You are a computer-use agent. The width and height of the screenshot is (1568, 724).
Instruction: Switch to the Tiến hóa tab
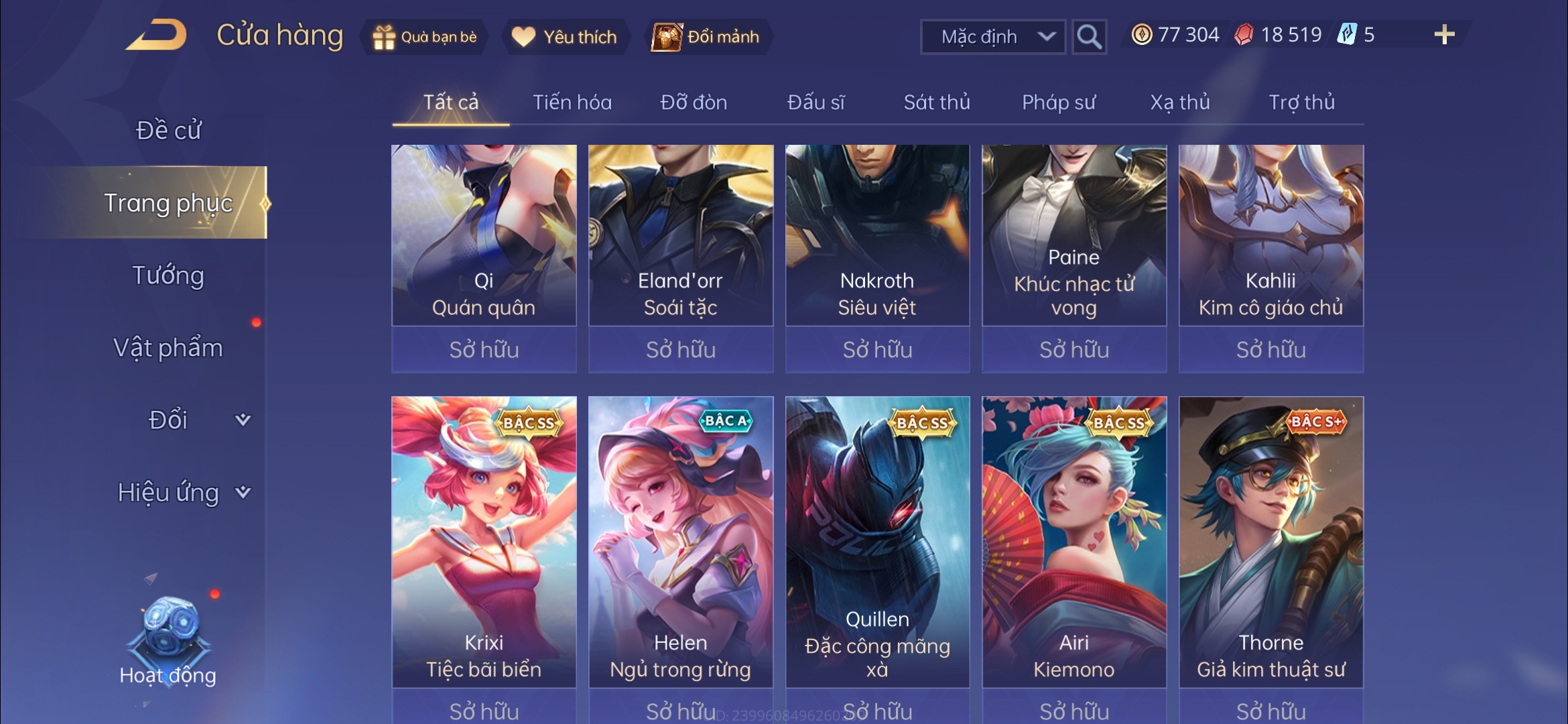point(572,103)
